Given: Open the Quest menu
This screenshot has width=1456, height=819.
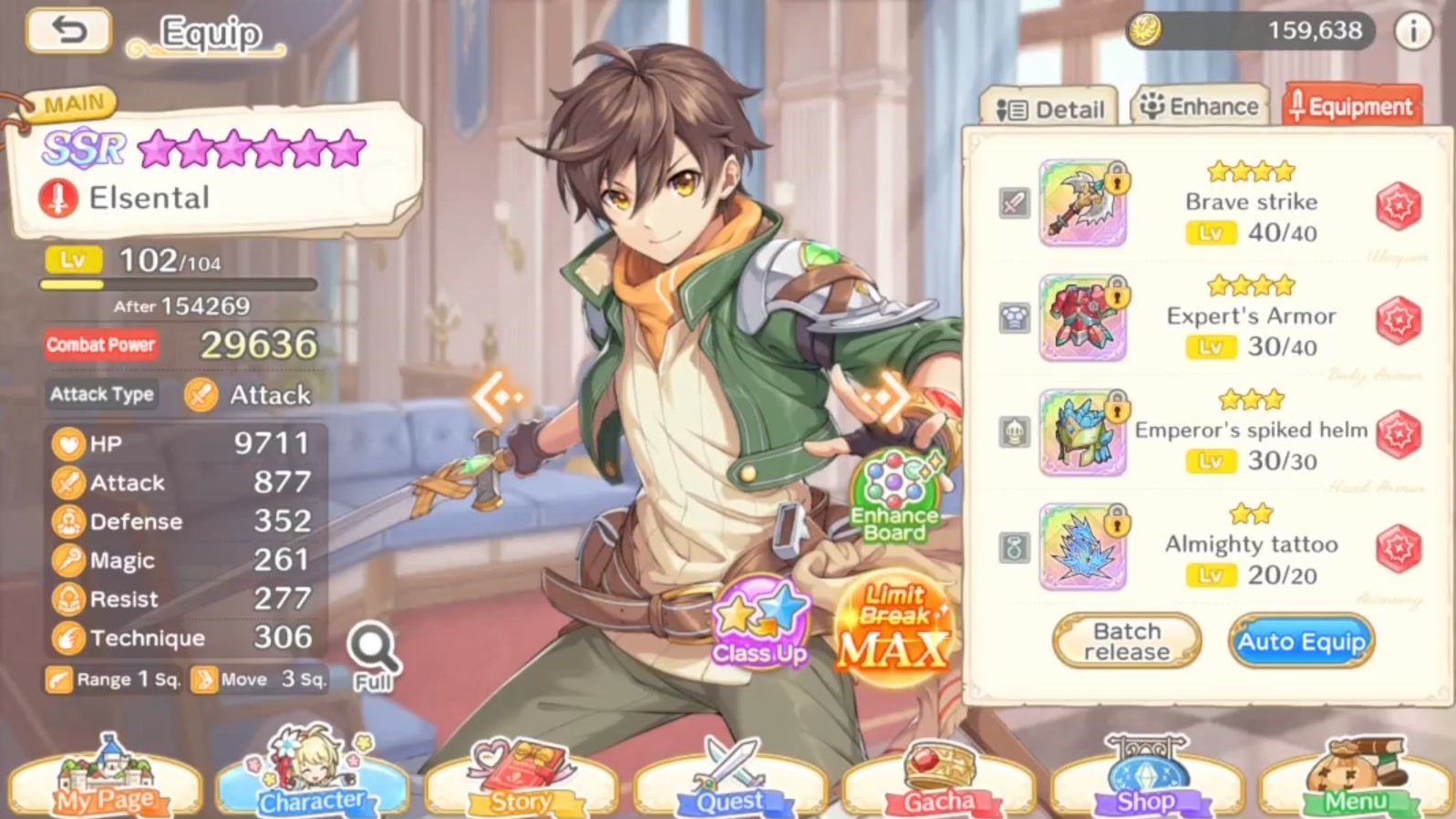Looking at the screenshot, I should 729,783.
